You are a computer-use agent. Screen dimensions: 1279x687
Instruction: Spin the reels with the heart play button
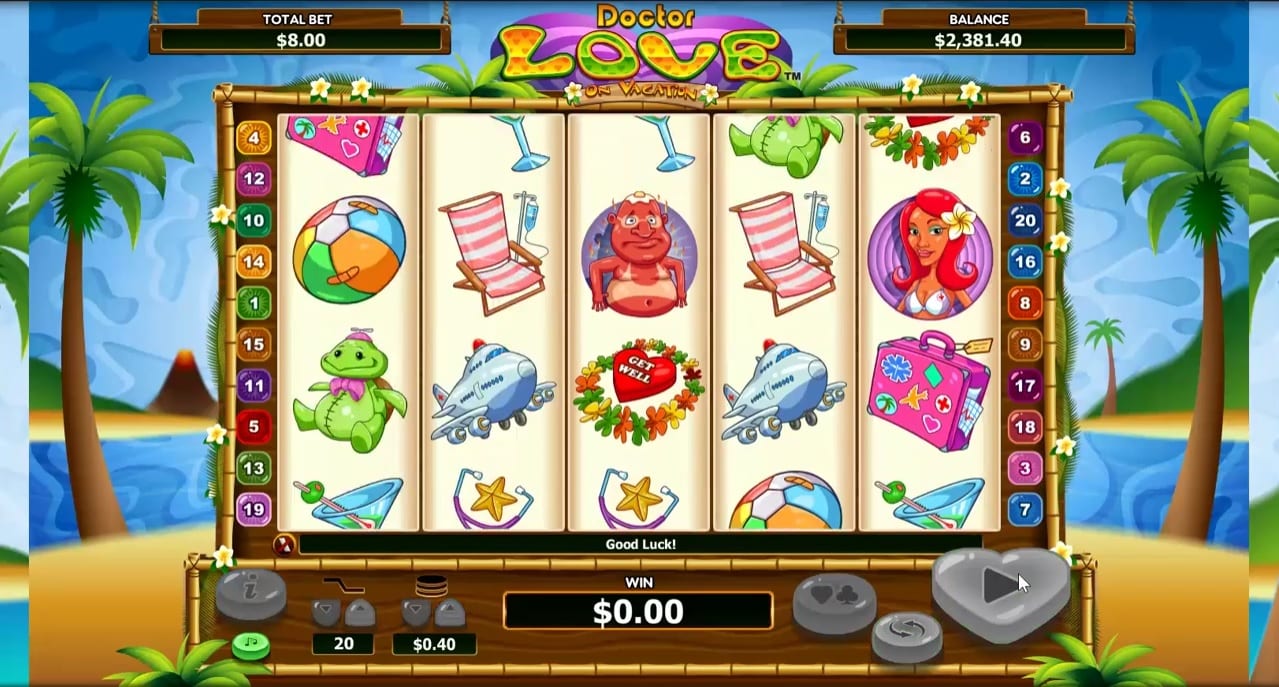point(1000,588)
